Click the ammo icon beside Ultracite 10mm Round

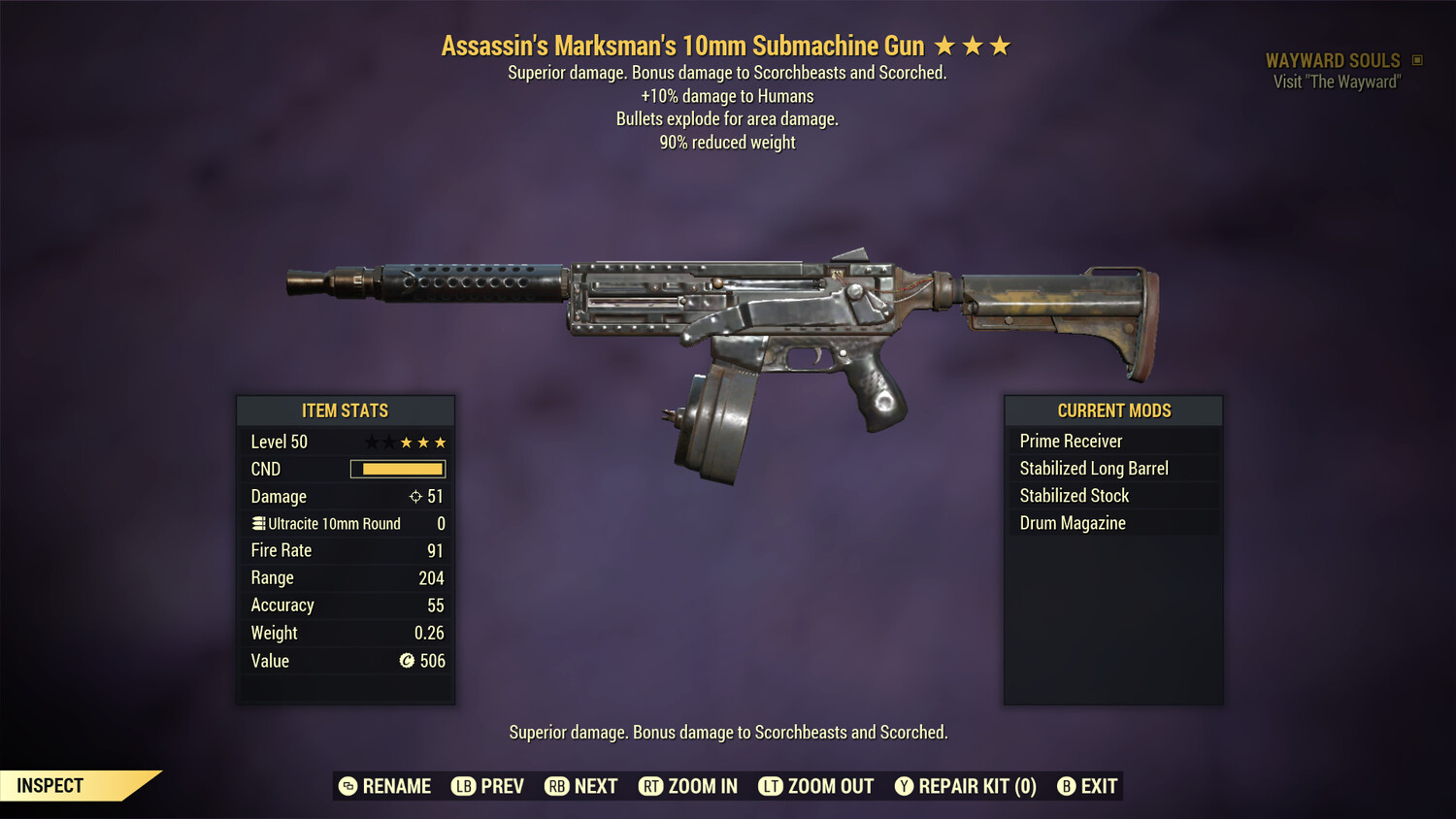(x=258, y=524)
